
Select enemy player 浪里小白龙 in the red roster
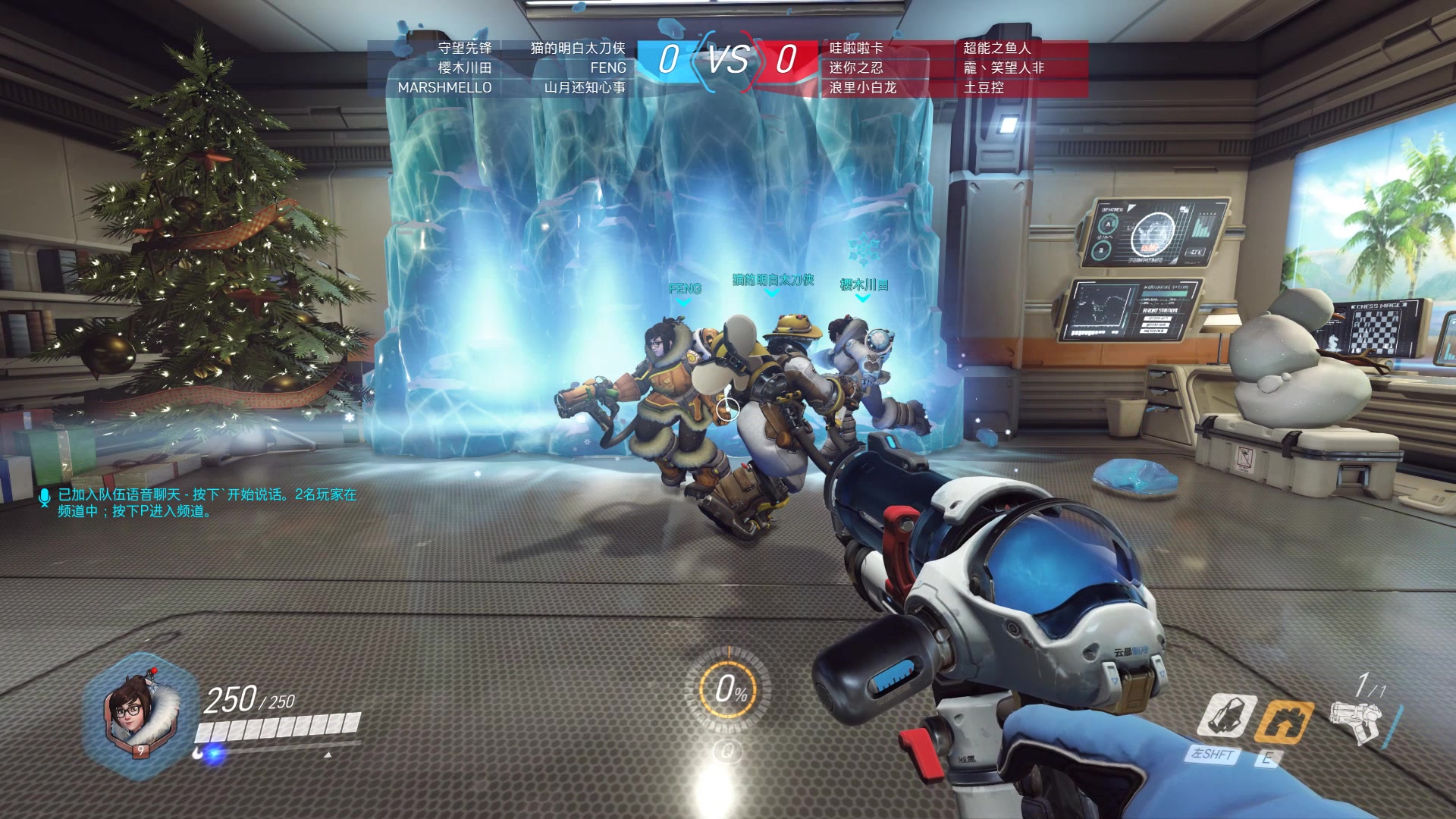click(862, 87)
